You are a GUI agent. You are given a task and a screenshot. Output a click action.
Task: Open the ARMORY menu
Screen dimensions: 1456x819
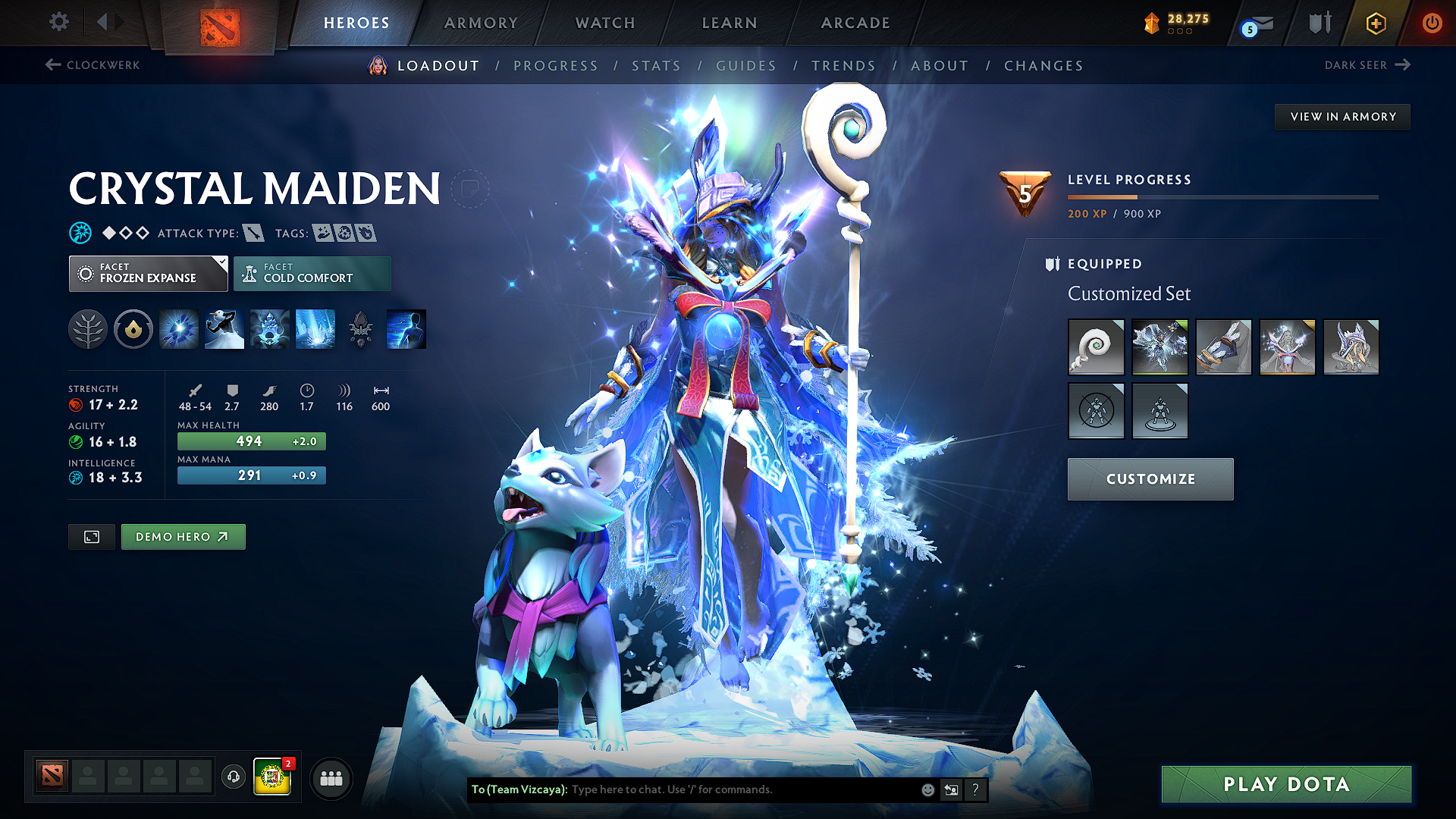[x=481, y=23]
